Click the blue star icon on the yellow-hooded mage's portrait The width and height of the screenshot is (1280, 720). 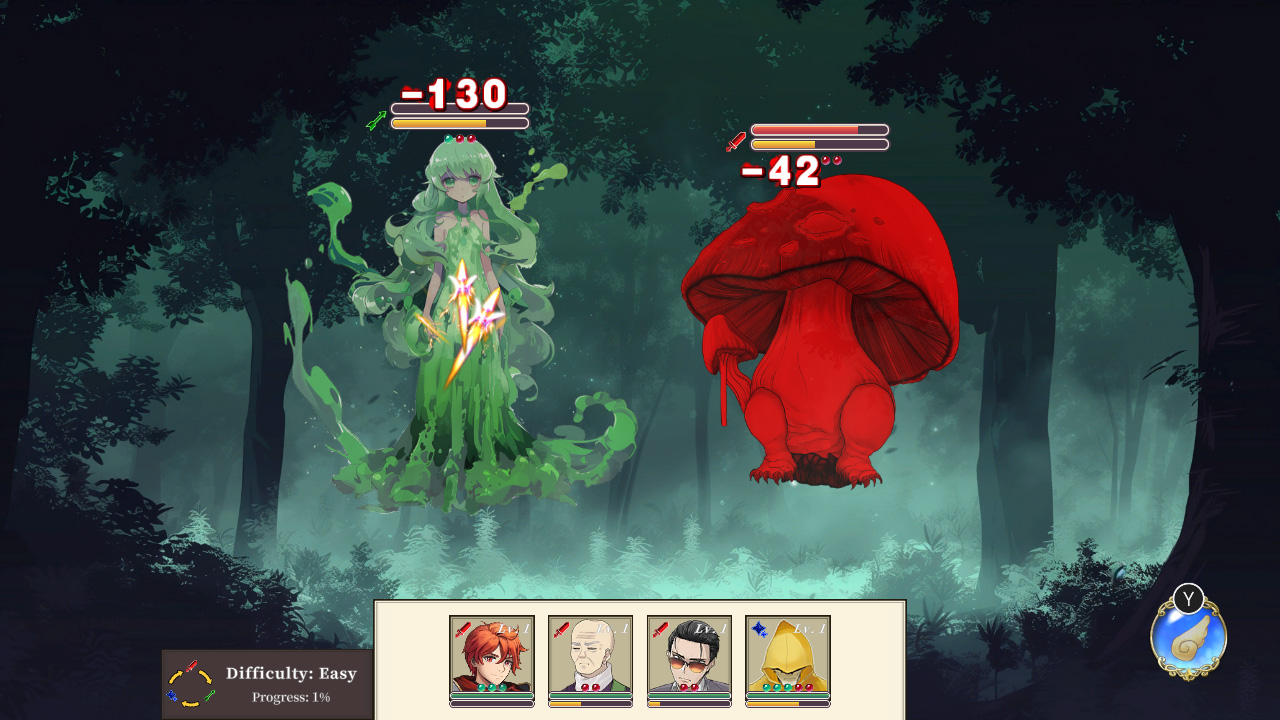coord(760,630)
